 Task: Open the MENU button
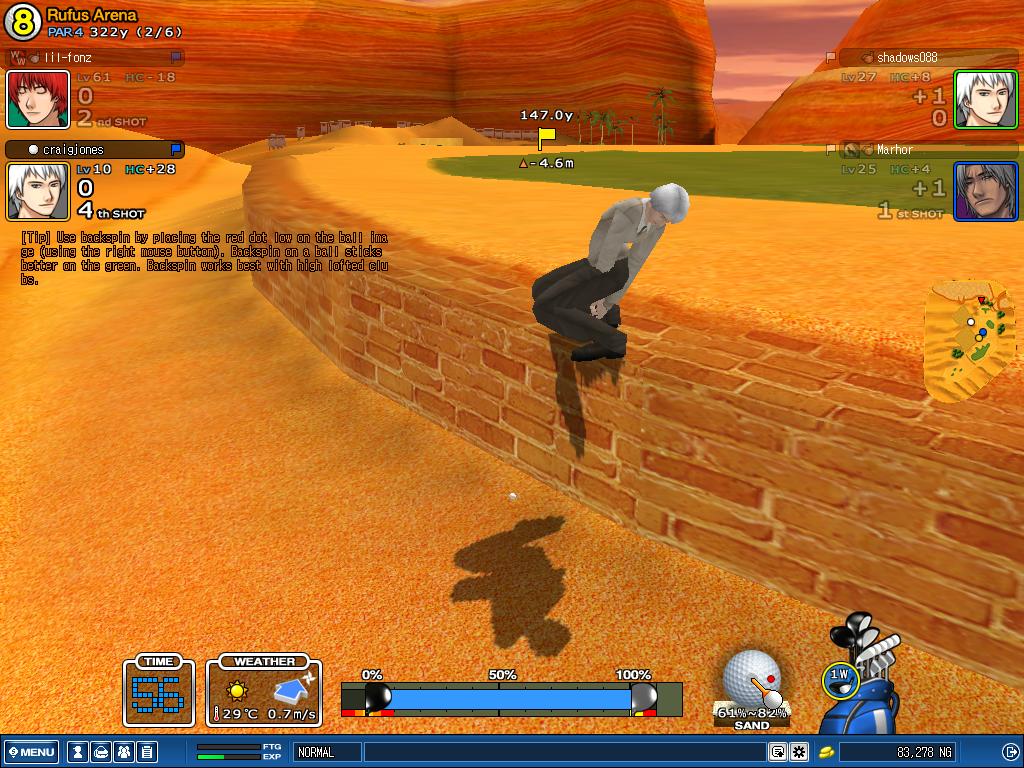tap(31, 752)
